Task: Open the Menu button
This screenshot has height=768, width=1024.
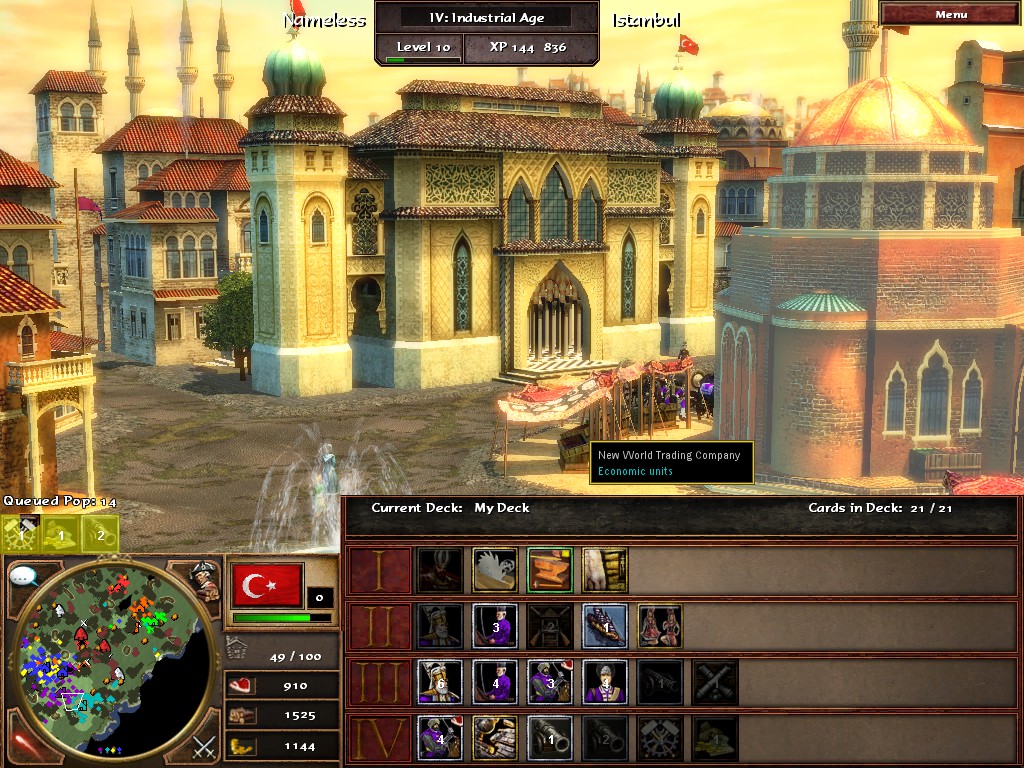Action: tap(951, 14)
